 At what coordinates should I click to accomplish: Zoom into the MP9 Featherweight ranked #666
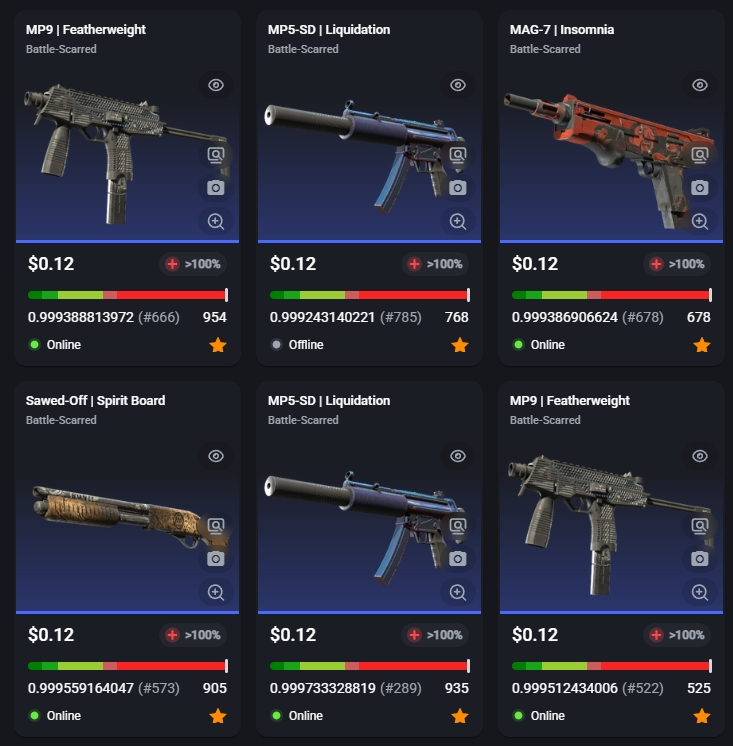[x=216, y=221]
